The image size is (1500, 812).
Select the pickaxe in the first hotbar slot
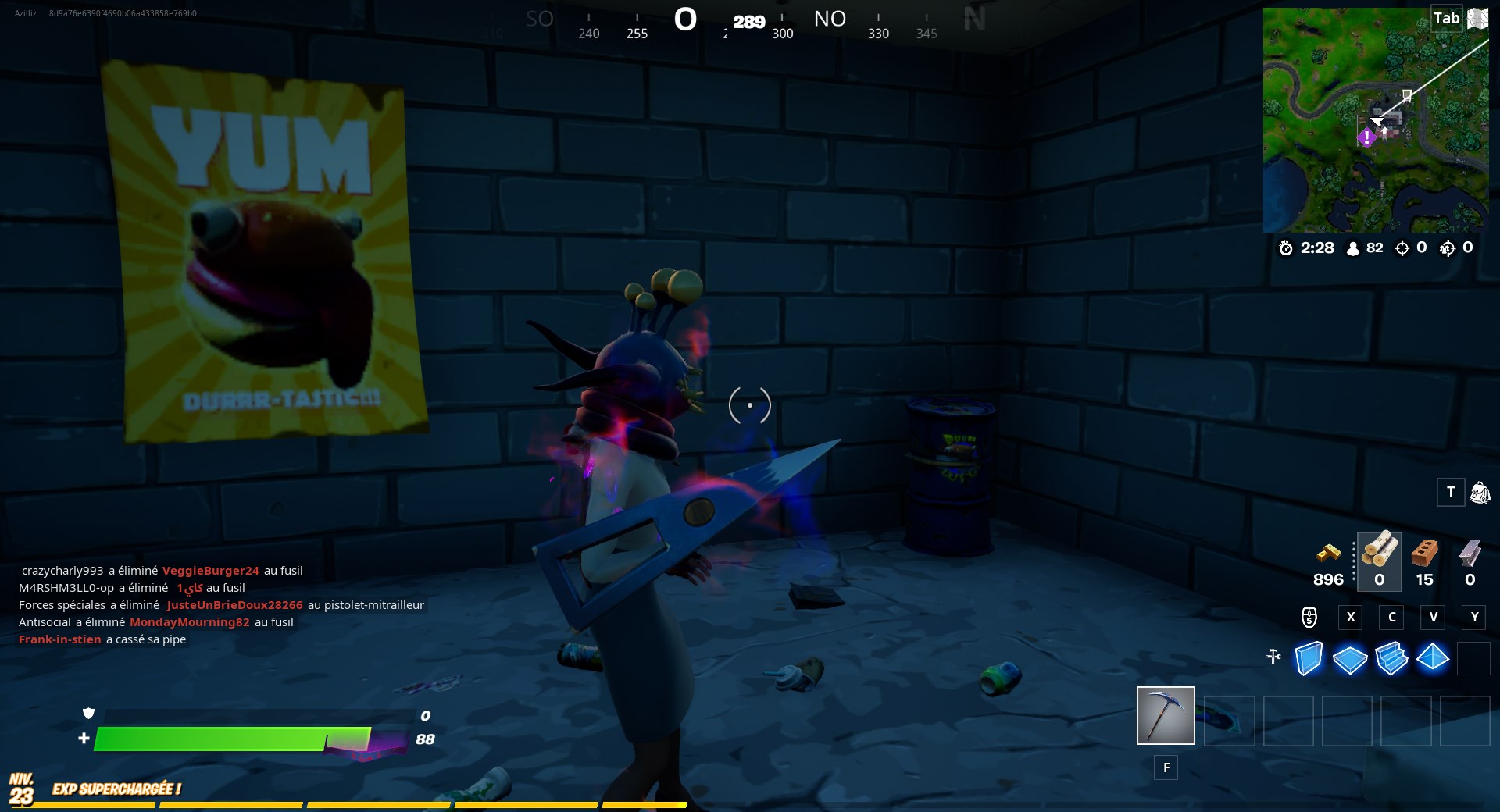(x=1166, y=716)
